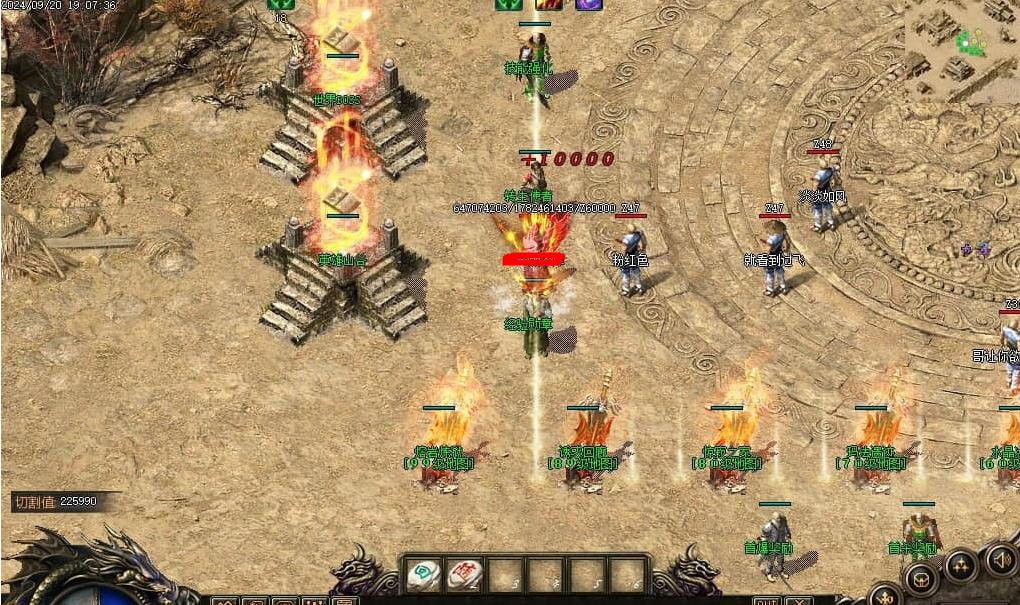Select the purple swirl buff icon
Image resolution: width=1020 pixels, height=605 pixels.
tap(589, 4)
